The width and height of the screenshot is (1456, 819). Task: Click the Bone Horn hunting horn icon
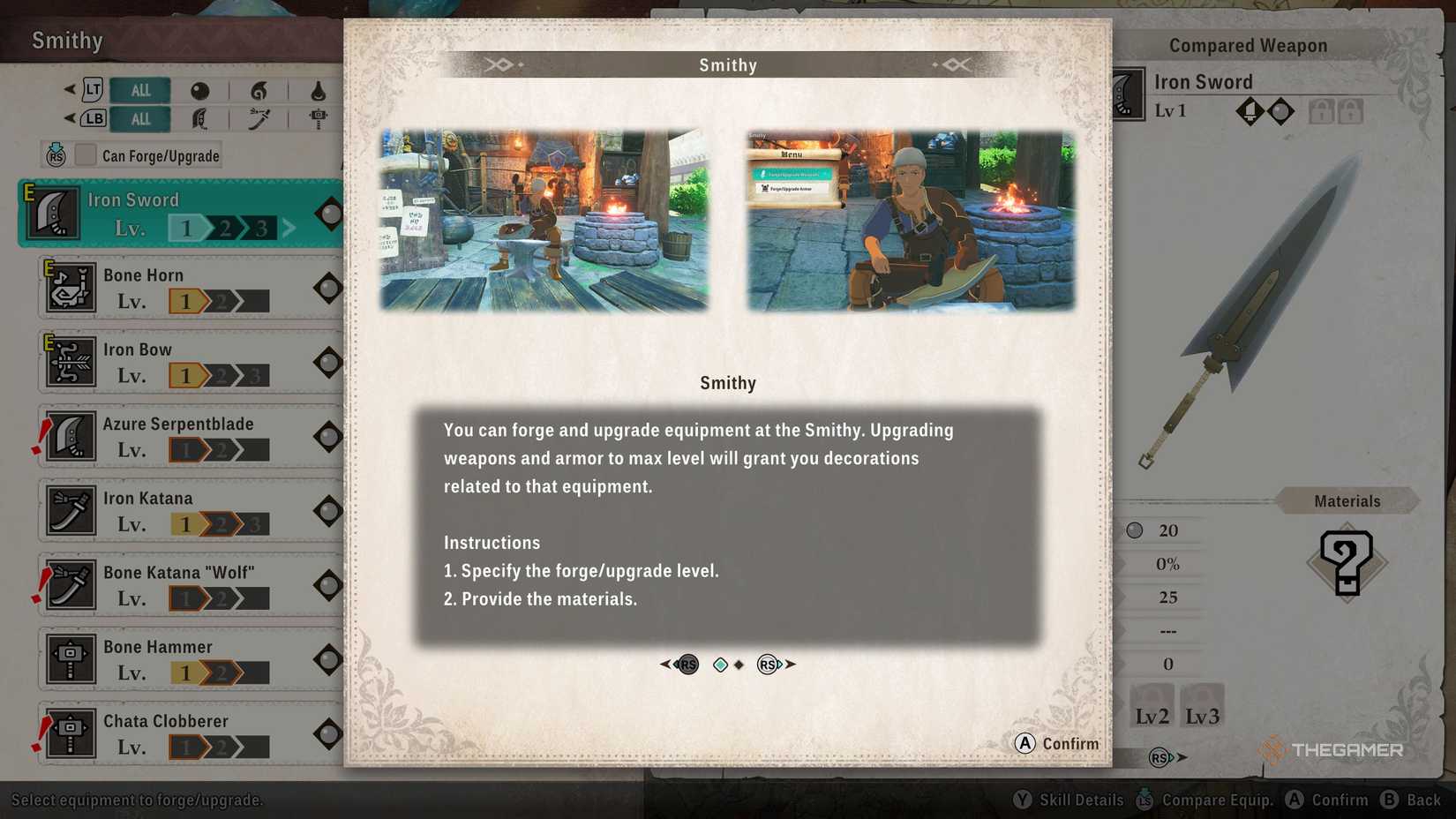click(70, 287)
